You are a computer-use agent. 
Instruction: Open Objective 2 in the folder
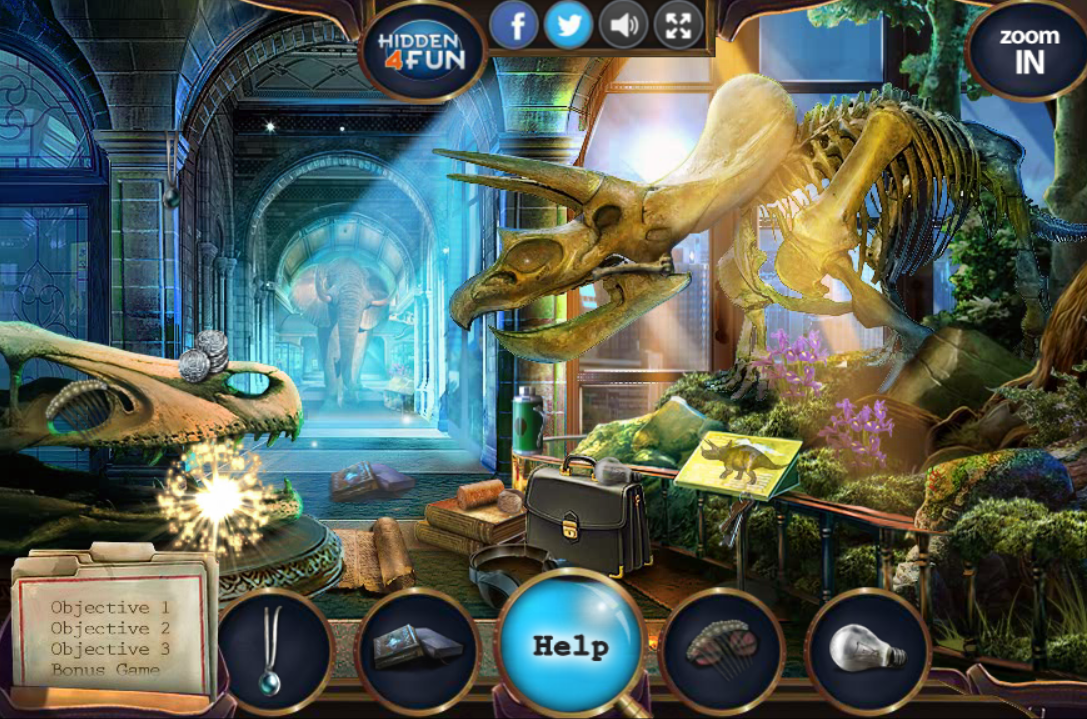[110, 629]
